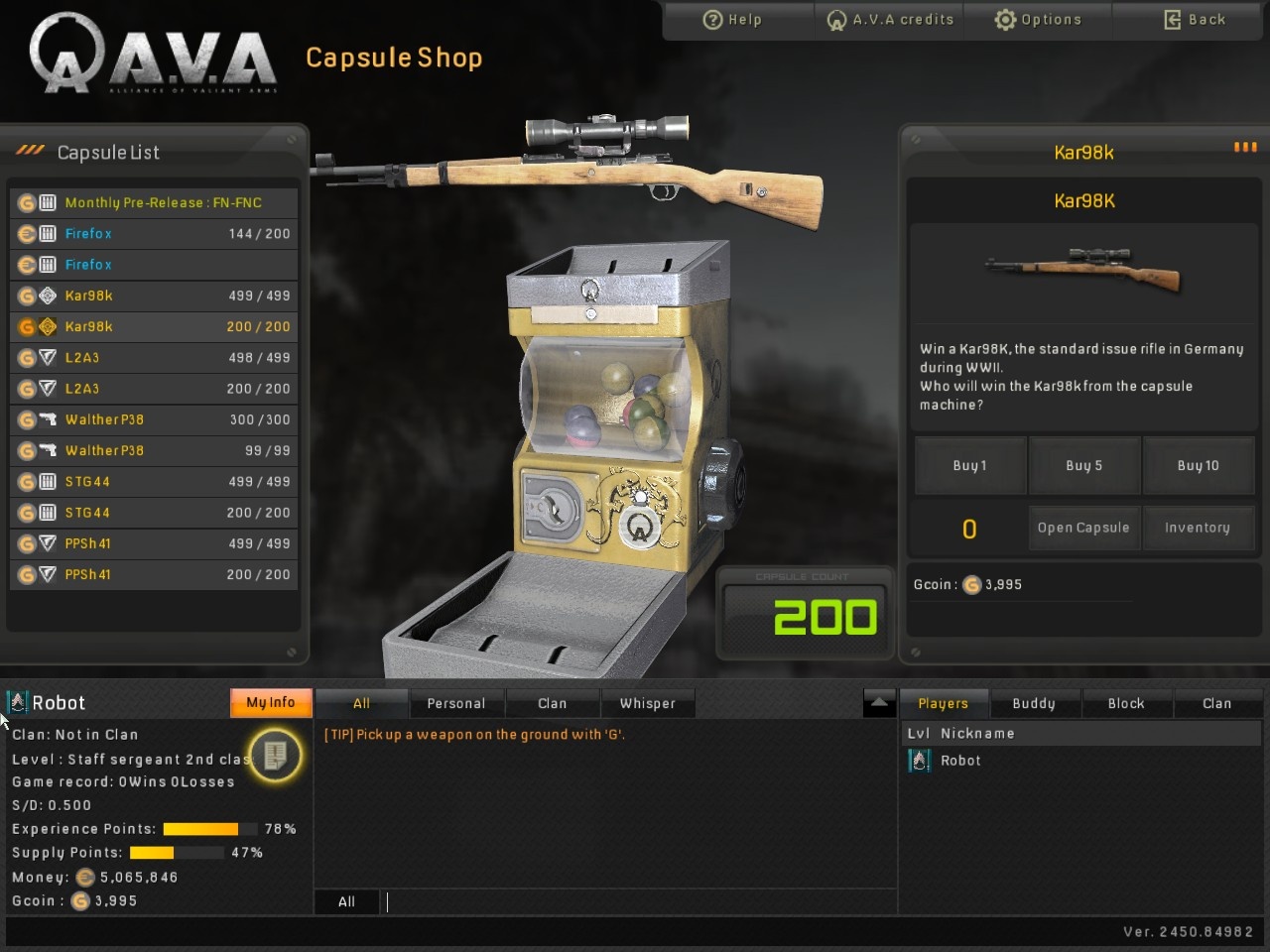This screenshot has width=1270, height=952.
Task: Select the Firefox 144/200 capsule entry
Action: click(154, 233)
